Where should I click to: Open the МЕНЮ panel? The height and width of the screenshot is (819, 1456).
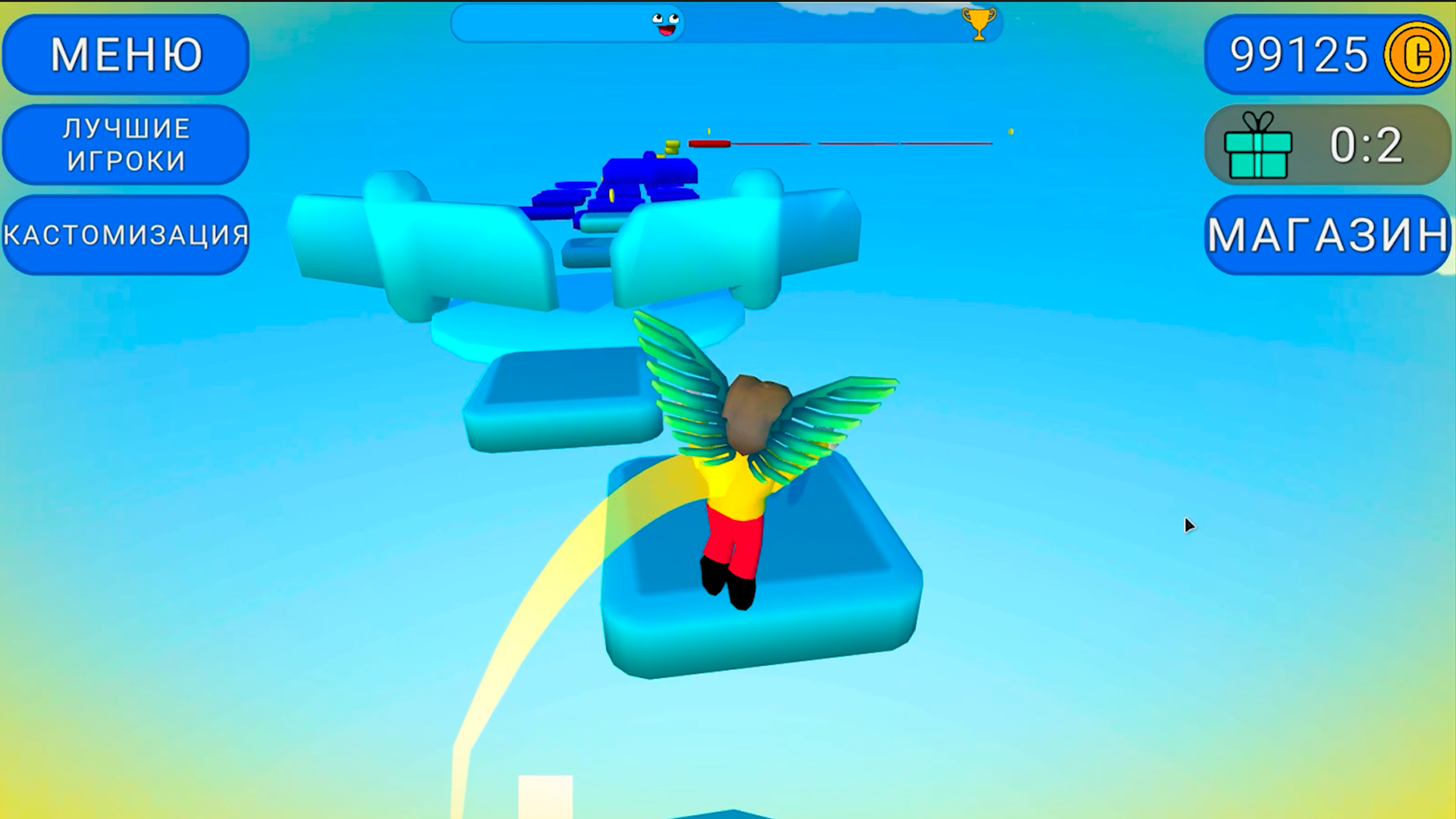coord(126,53)
